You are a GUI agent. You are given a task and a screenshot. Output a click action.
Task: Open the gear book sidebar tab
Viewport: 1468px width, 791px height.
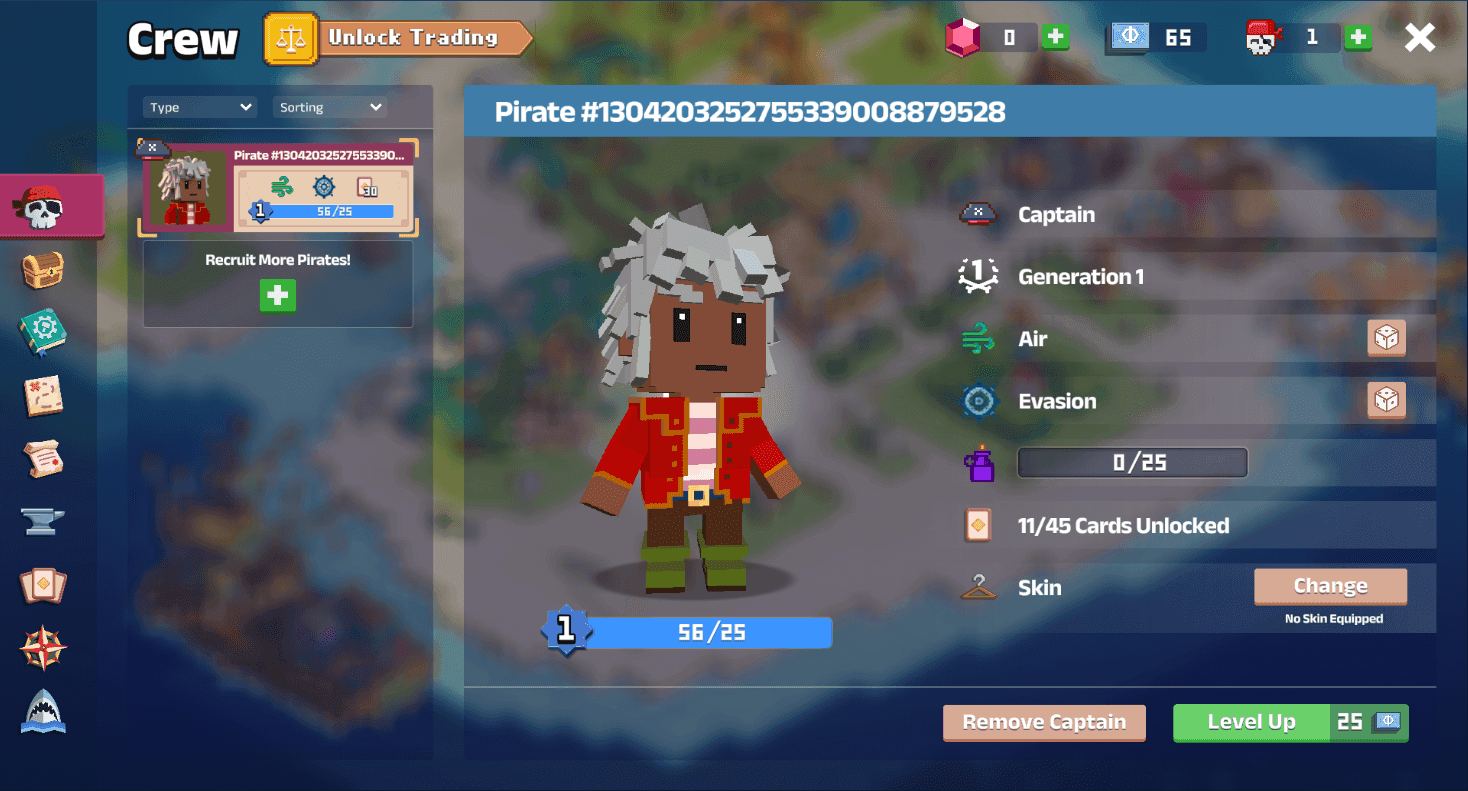tap(43, 333)
